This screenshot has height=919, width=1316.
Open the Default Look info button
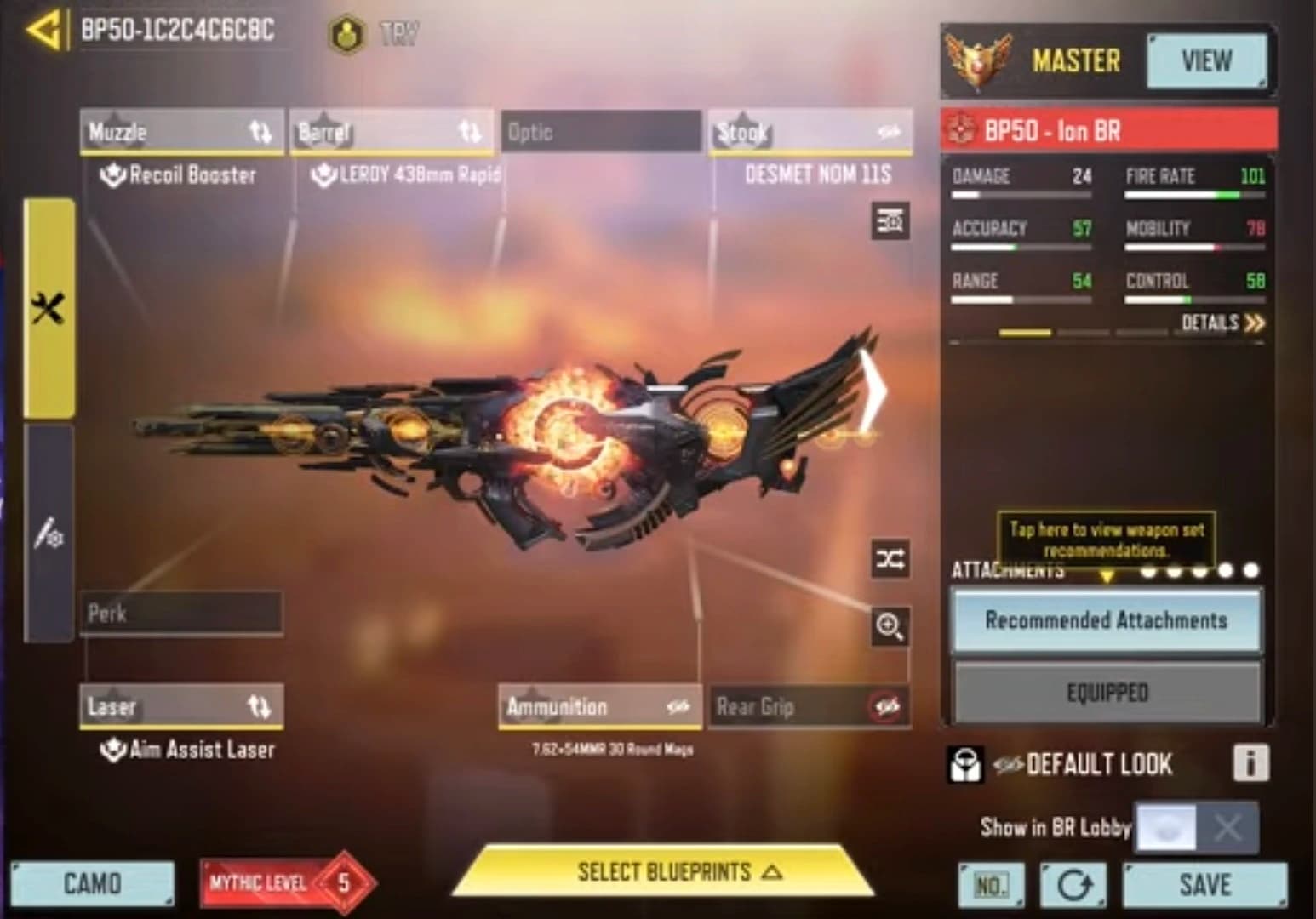[x=1250, y=763]
